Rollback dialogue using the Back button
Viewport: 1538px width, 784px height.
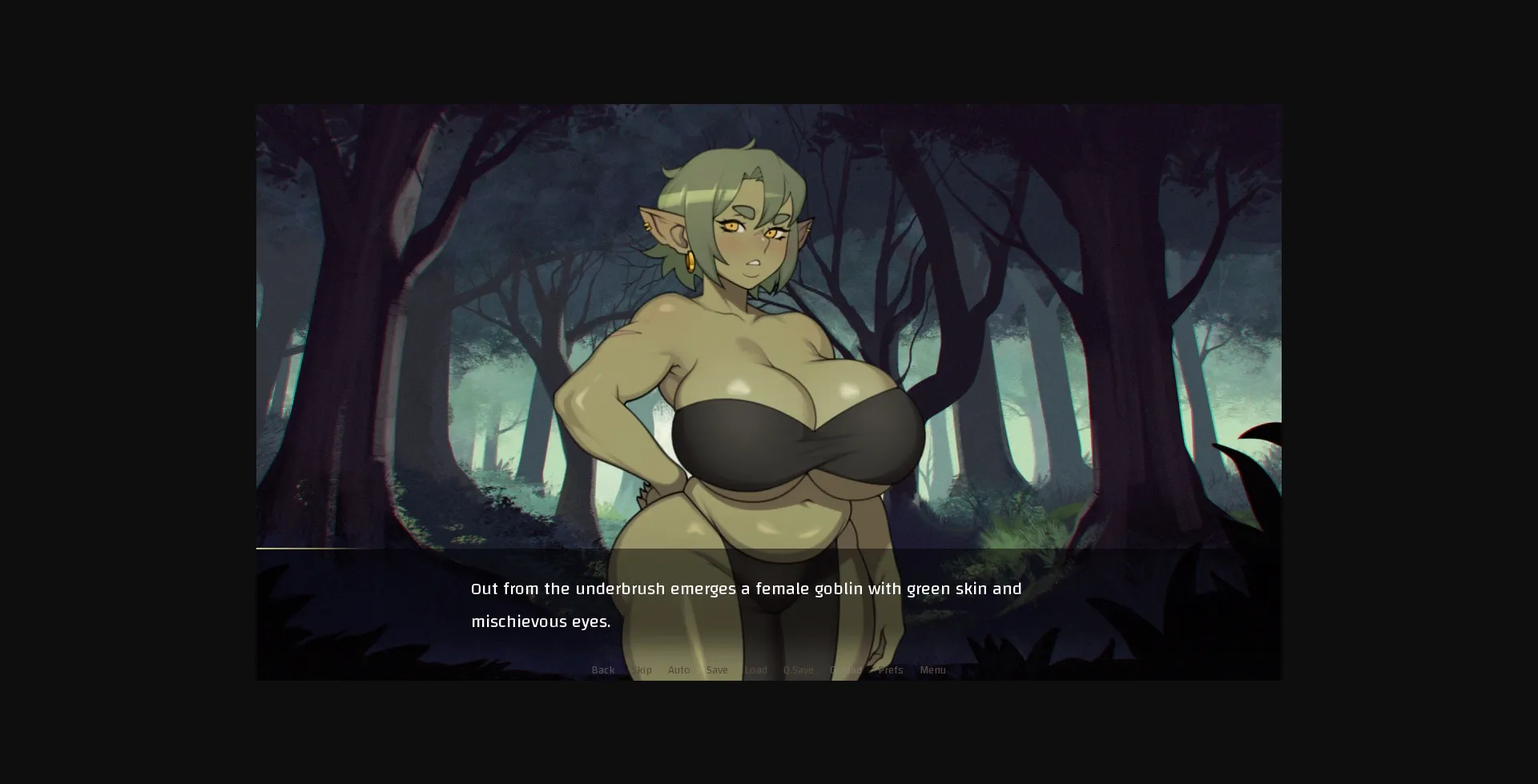[x=602, y=669]
